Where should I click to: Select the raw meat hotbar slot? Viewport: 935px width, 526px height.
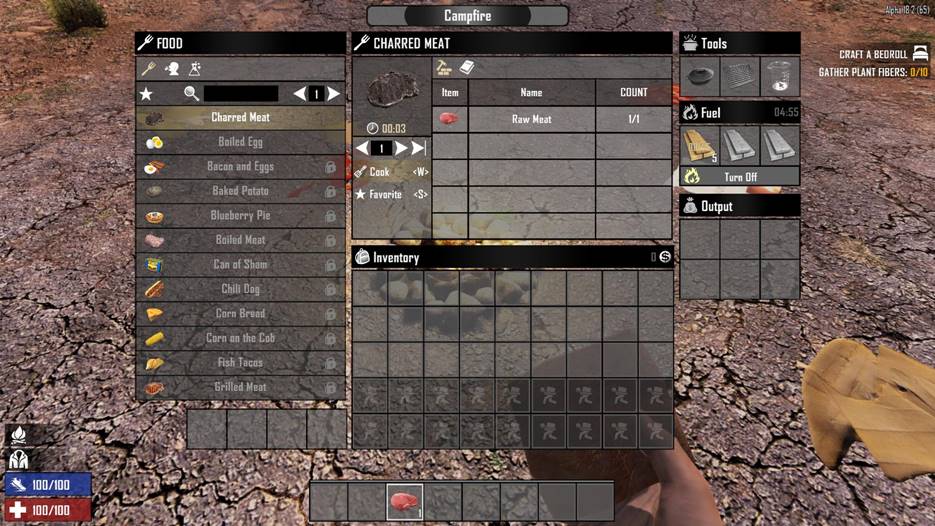point(404,501)
